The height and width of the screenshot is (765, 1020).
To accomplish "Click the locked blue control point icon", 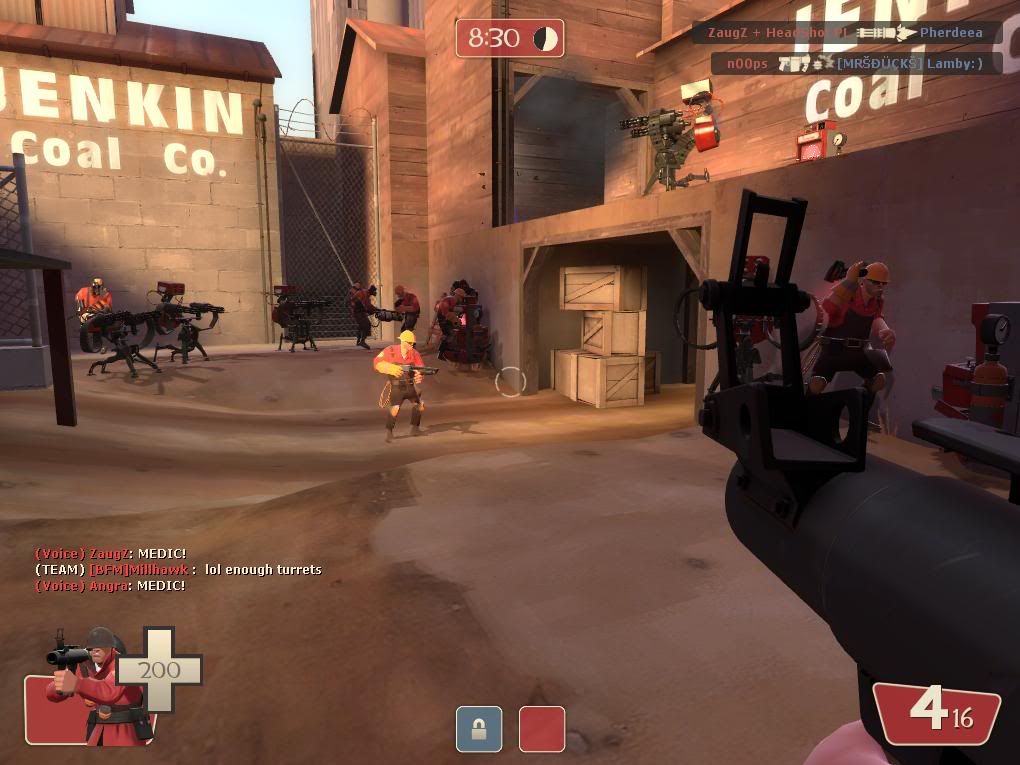I will [478, 728].
